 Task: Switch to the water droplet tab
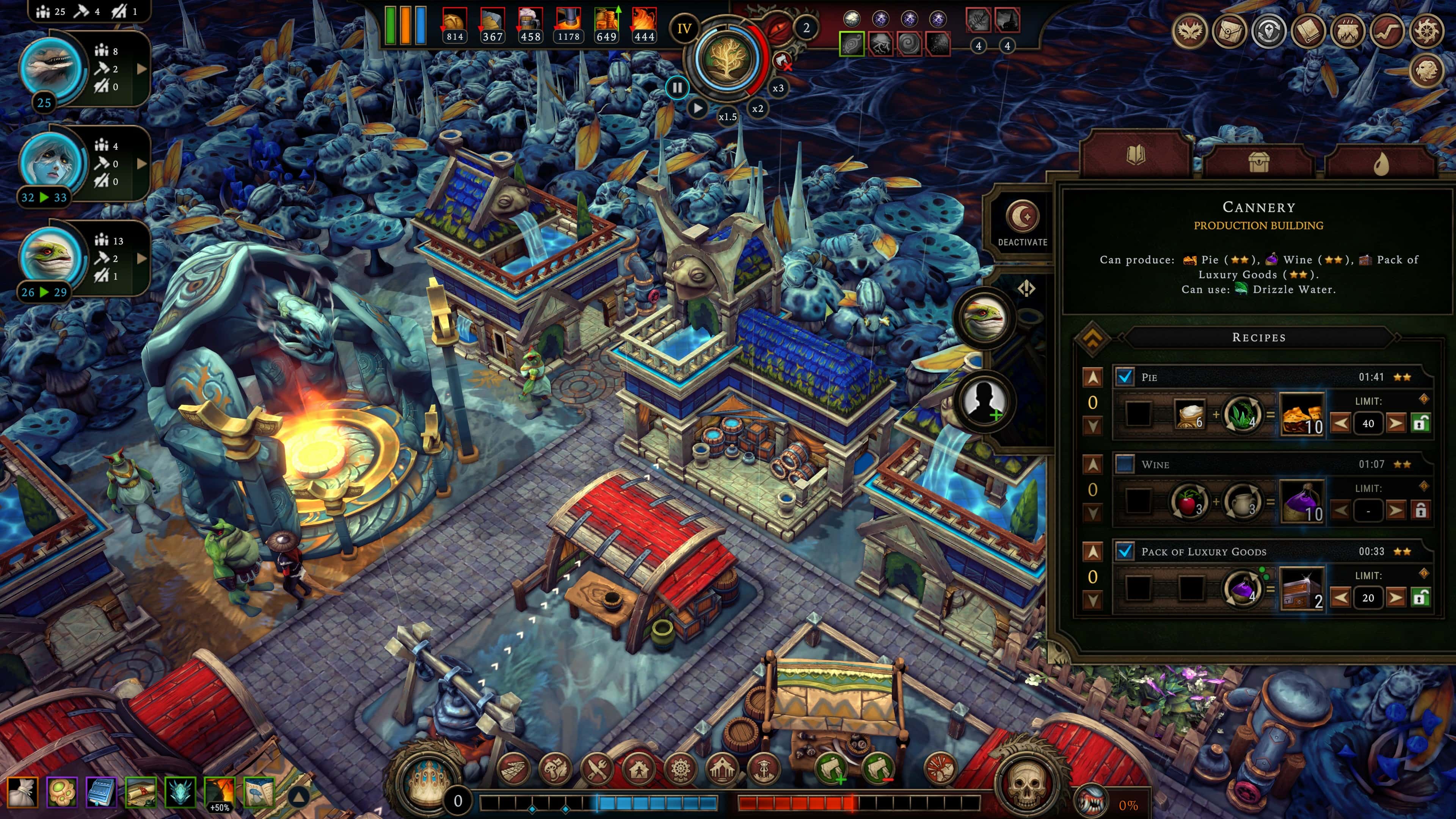pyautogui.click(x=1381, y=162)
